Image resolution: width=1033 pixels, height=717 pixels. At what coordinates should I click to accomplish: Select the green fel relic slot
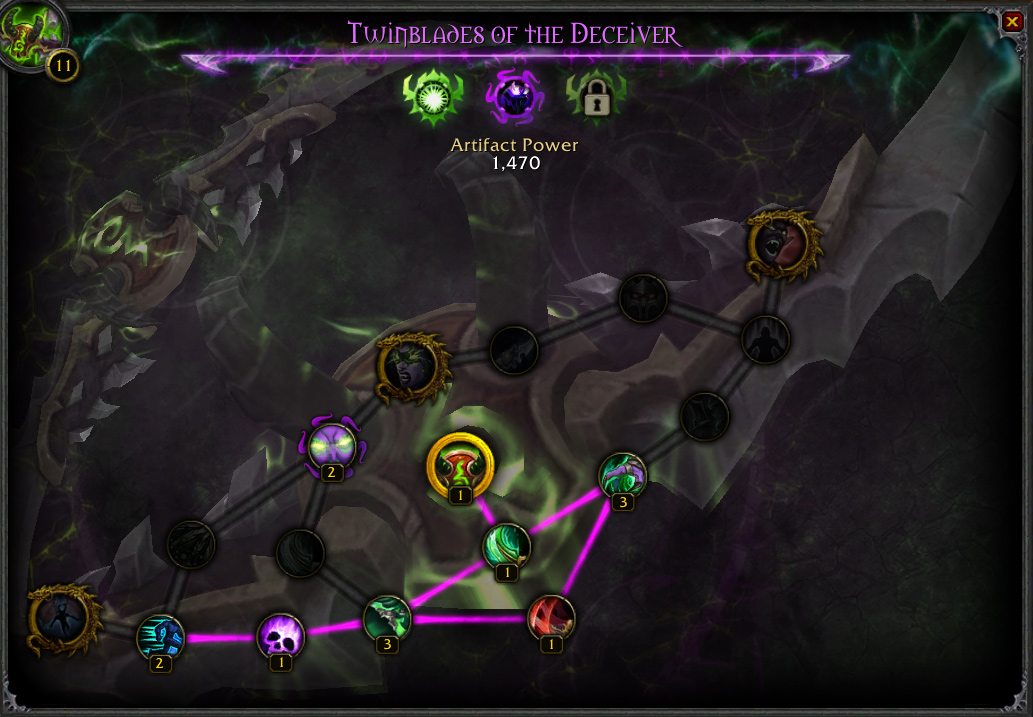click(431, 97)
